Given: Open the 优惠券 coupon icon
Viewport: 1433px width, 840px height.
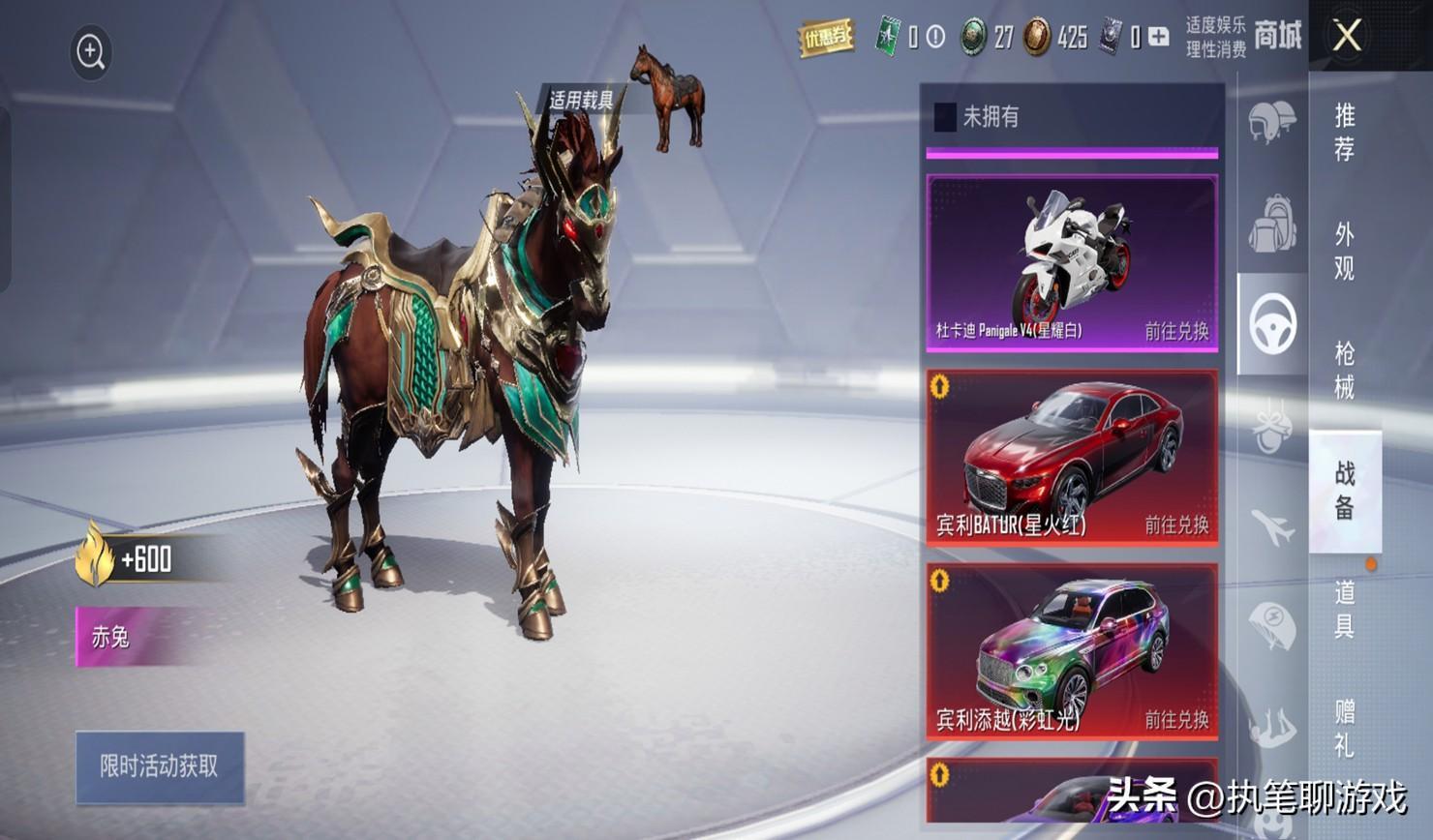Looking at the screenshot, I should click(825, 38).
